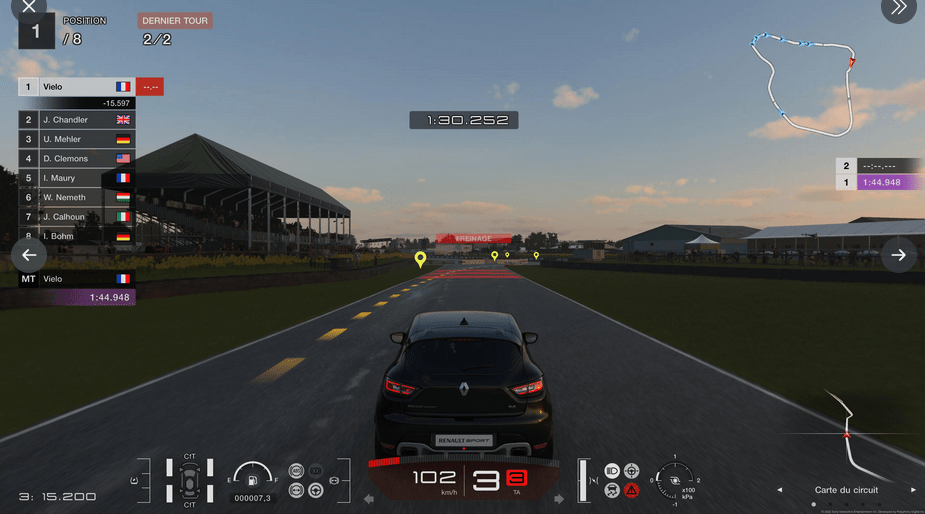This screenshot has height=514, width=925.
Task: Select I. Bohm in the standings
Action: [76, 236]
